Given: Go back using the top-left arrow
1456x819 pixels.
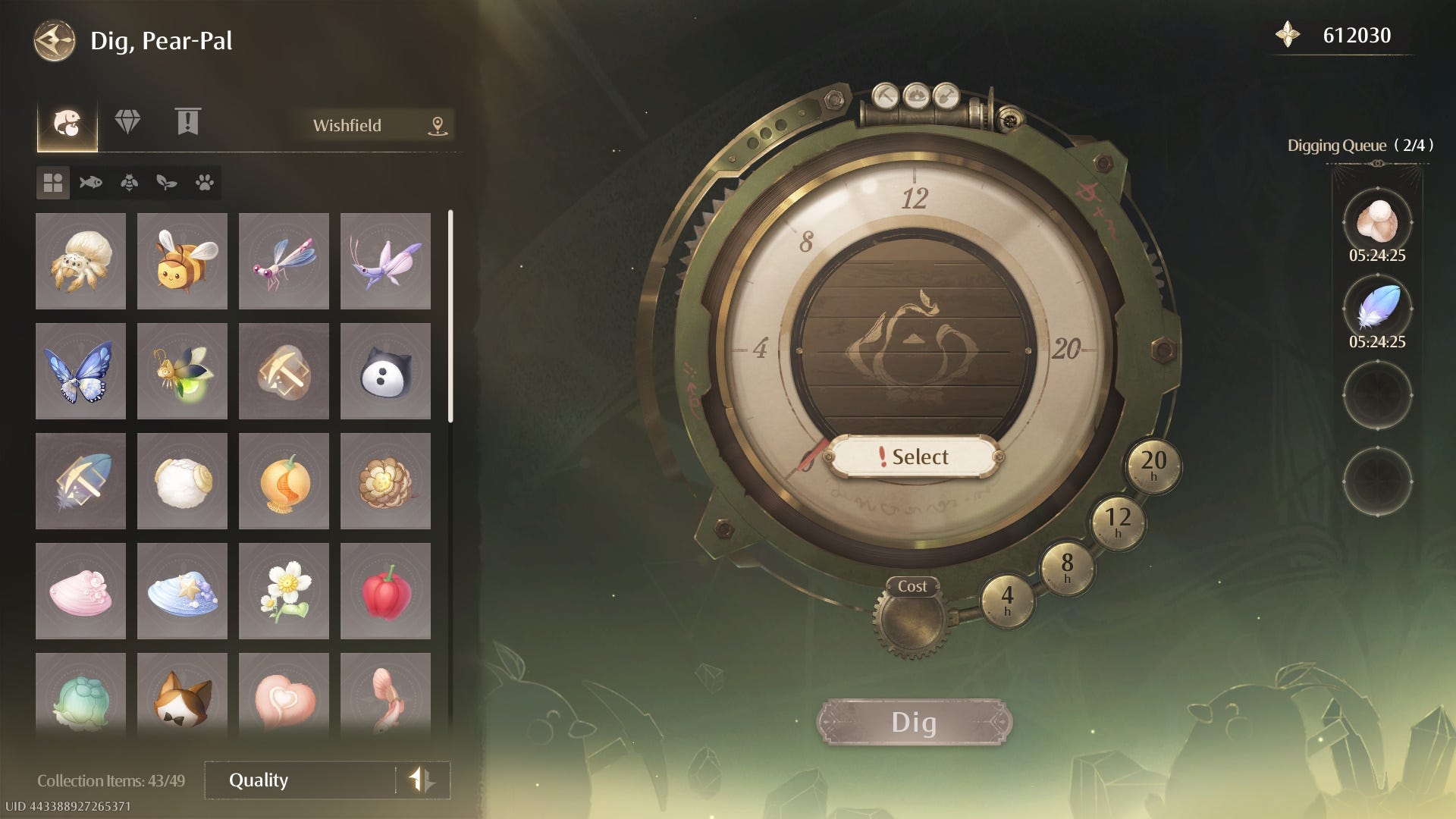Looking at the screenshot, I should (55, 41).
